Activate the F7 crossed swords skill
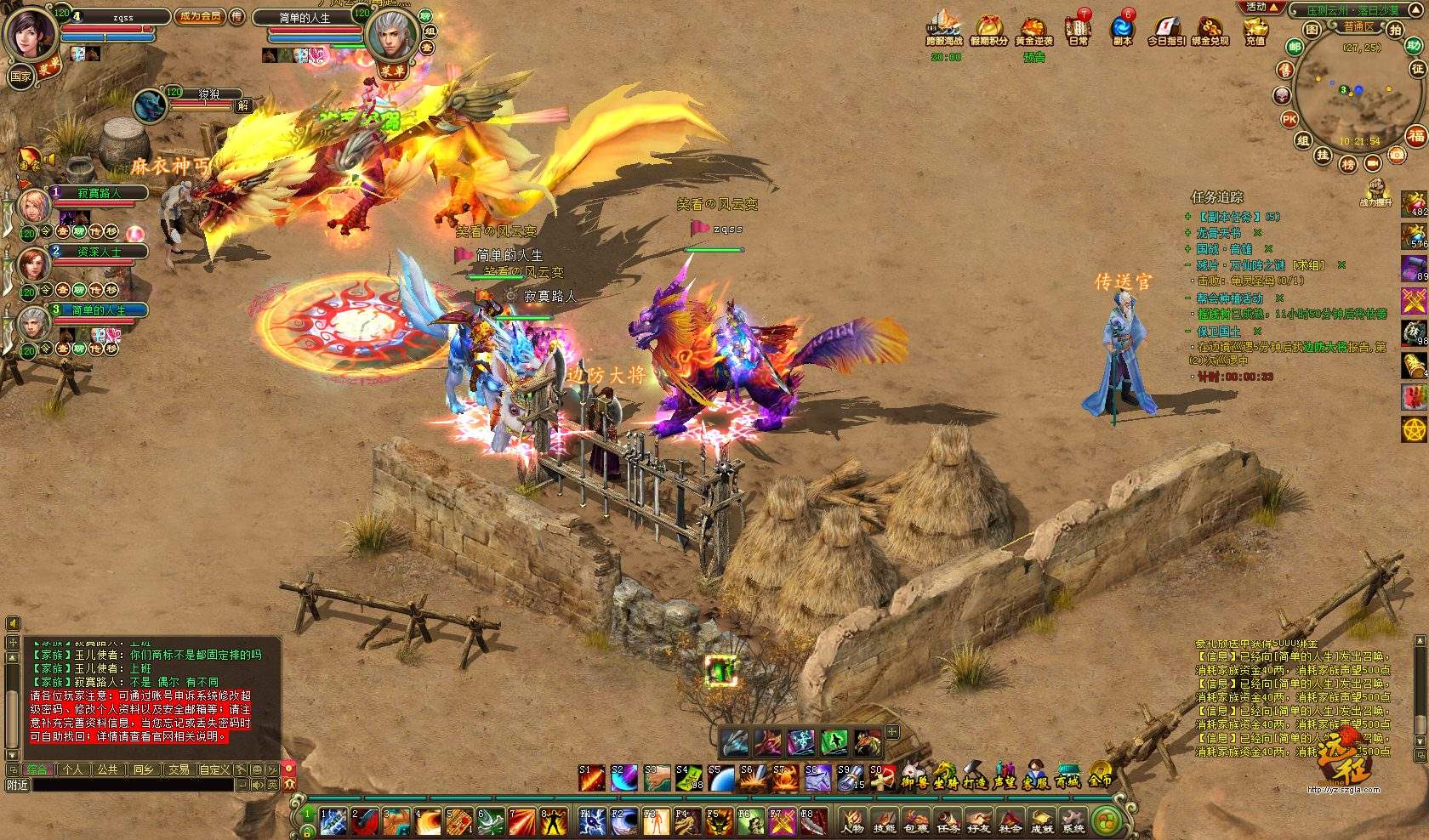Viewport: 1429px width, 840px height. tap(782, 822)
